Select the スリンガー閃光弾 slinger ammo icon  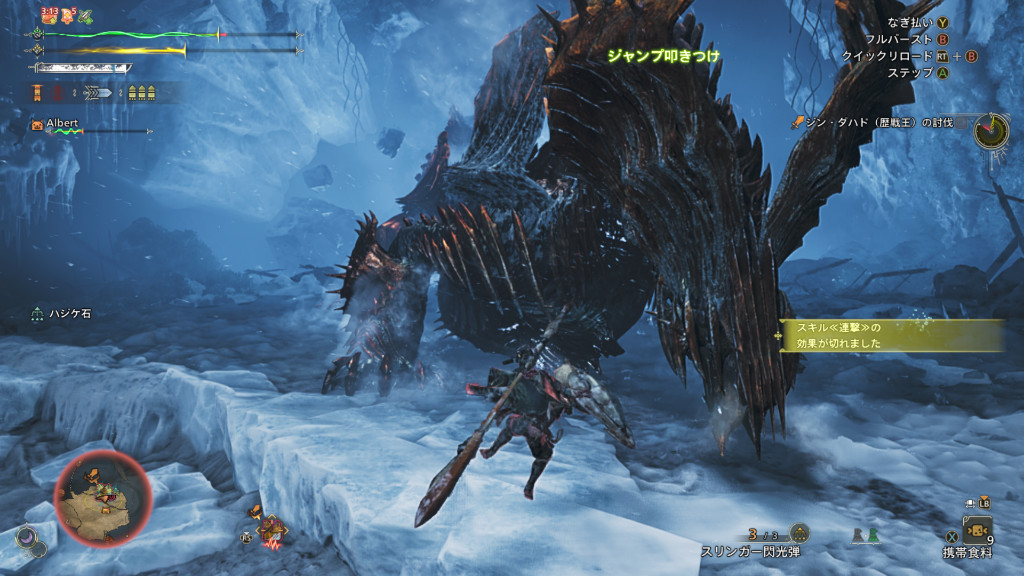point(798,533)
